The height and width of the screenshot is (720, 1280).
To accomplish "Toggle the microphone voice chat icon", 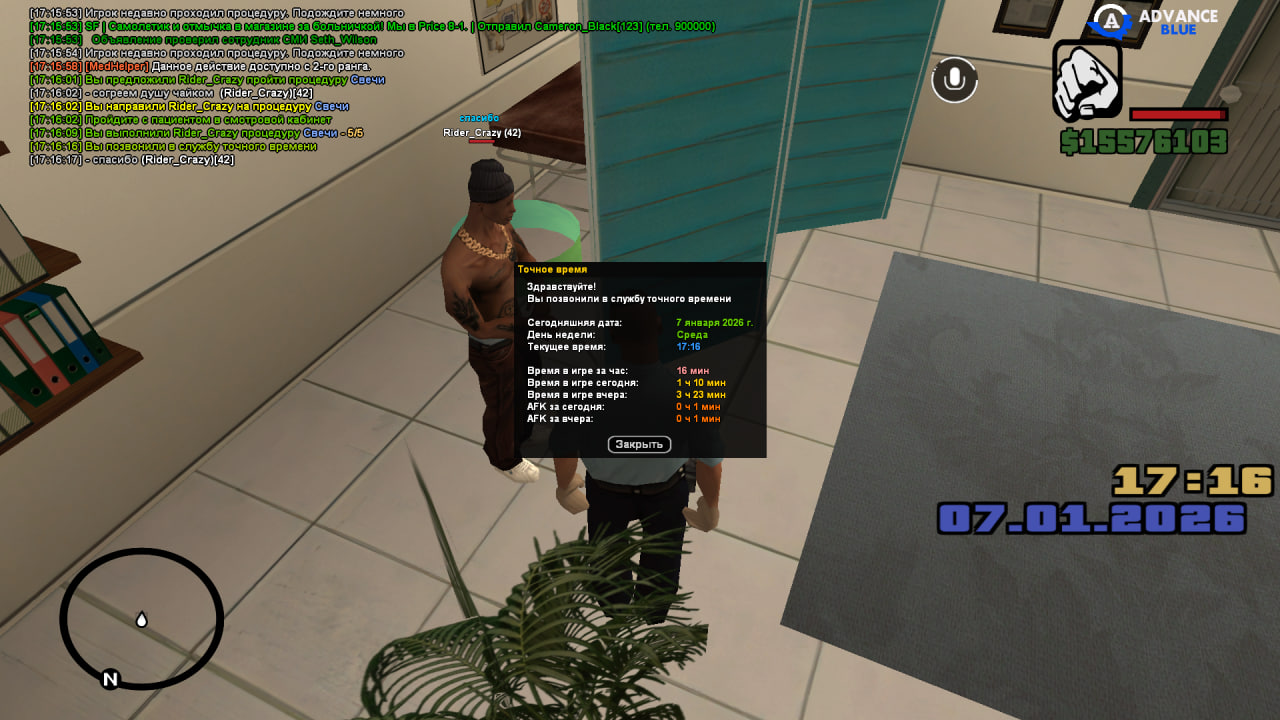I will point(955,80).
